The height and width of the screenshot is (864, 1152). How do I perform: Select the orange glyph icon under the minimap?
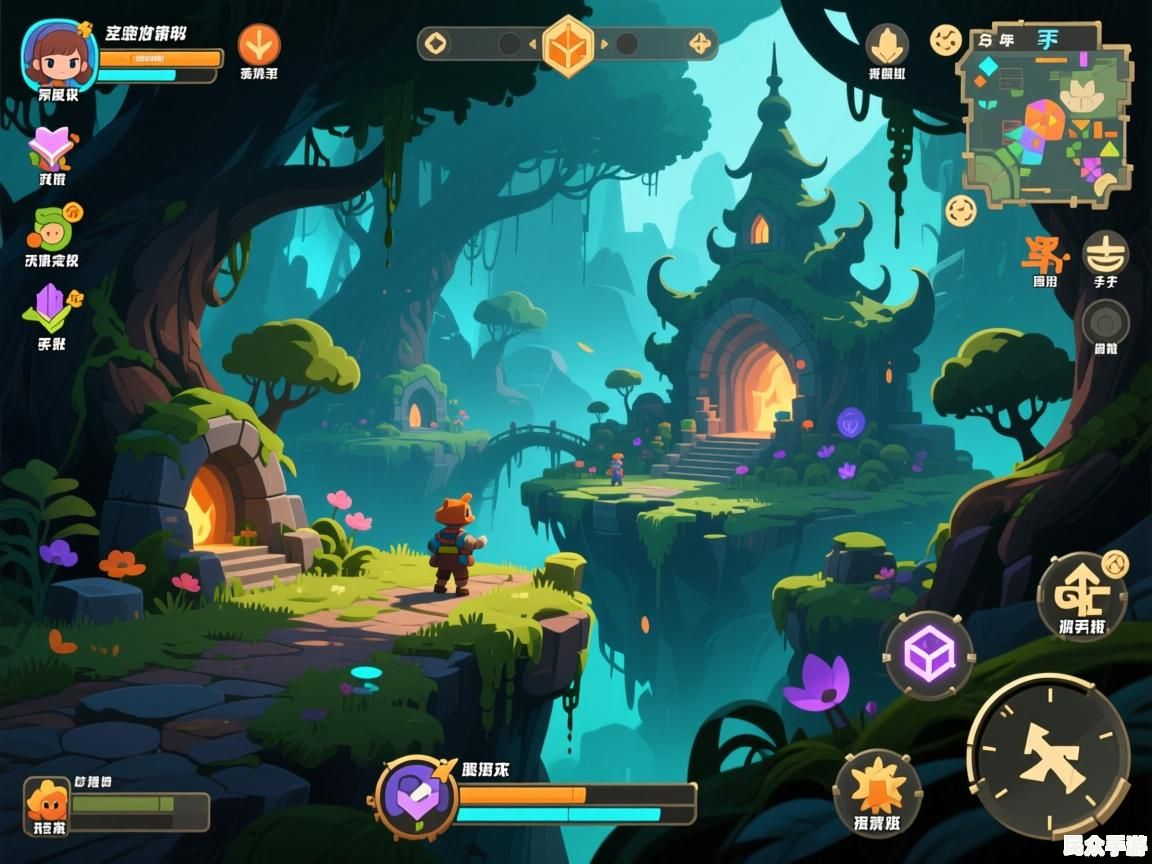pyautogui.click(x=1045, y=256)
